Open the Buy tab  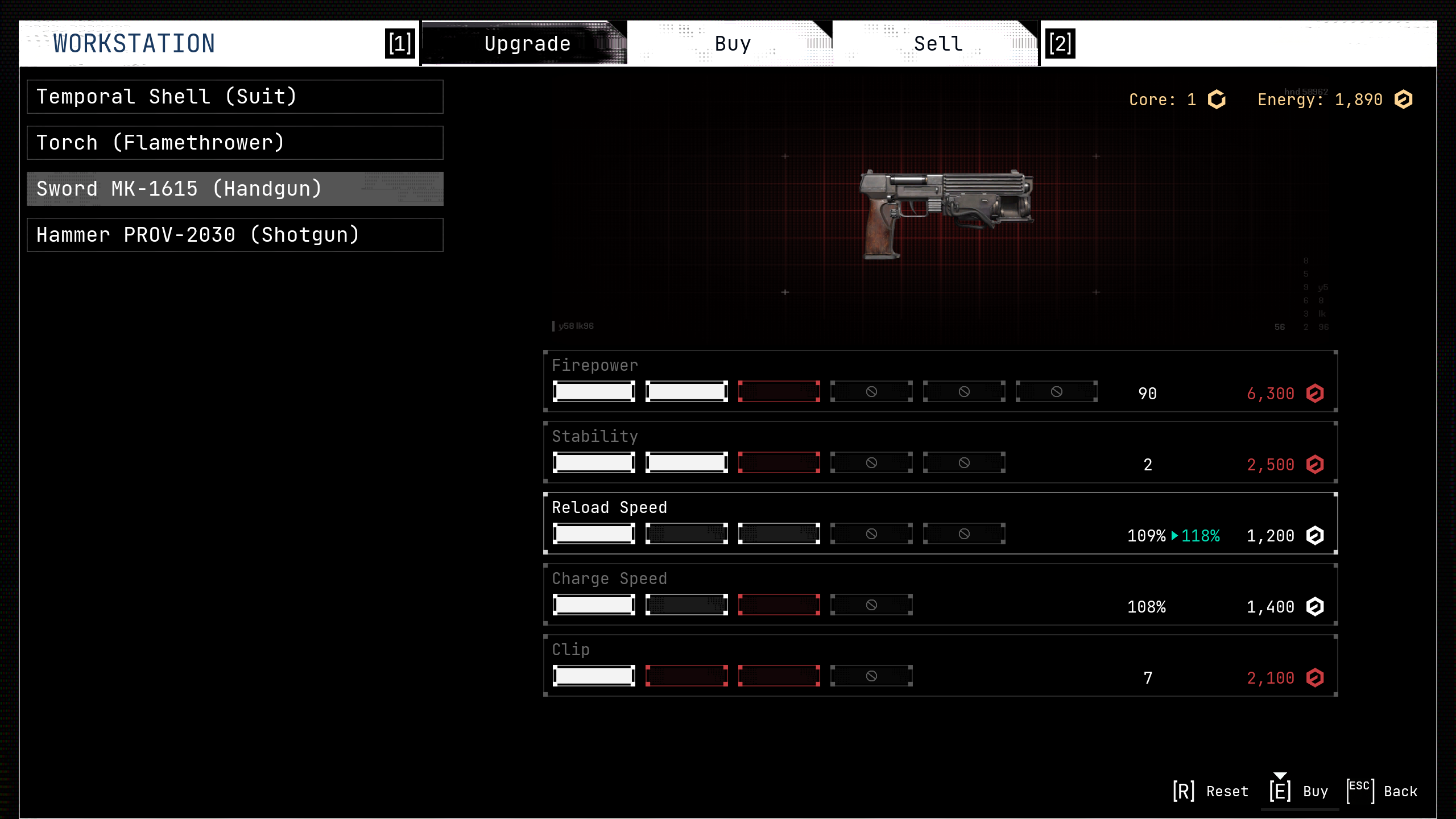(x=732, y=44)
